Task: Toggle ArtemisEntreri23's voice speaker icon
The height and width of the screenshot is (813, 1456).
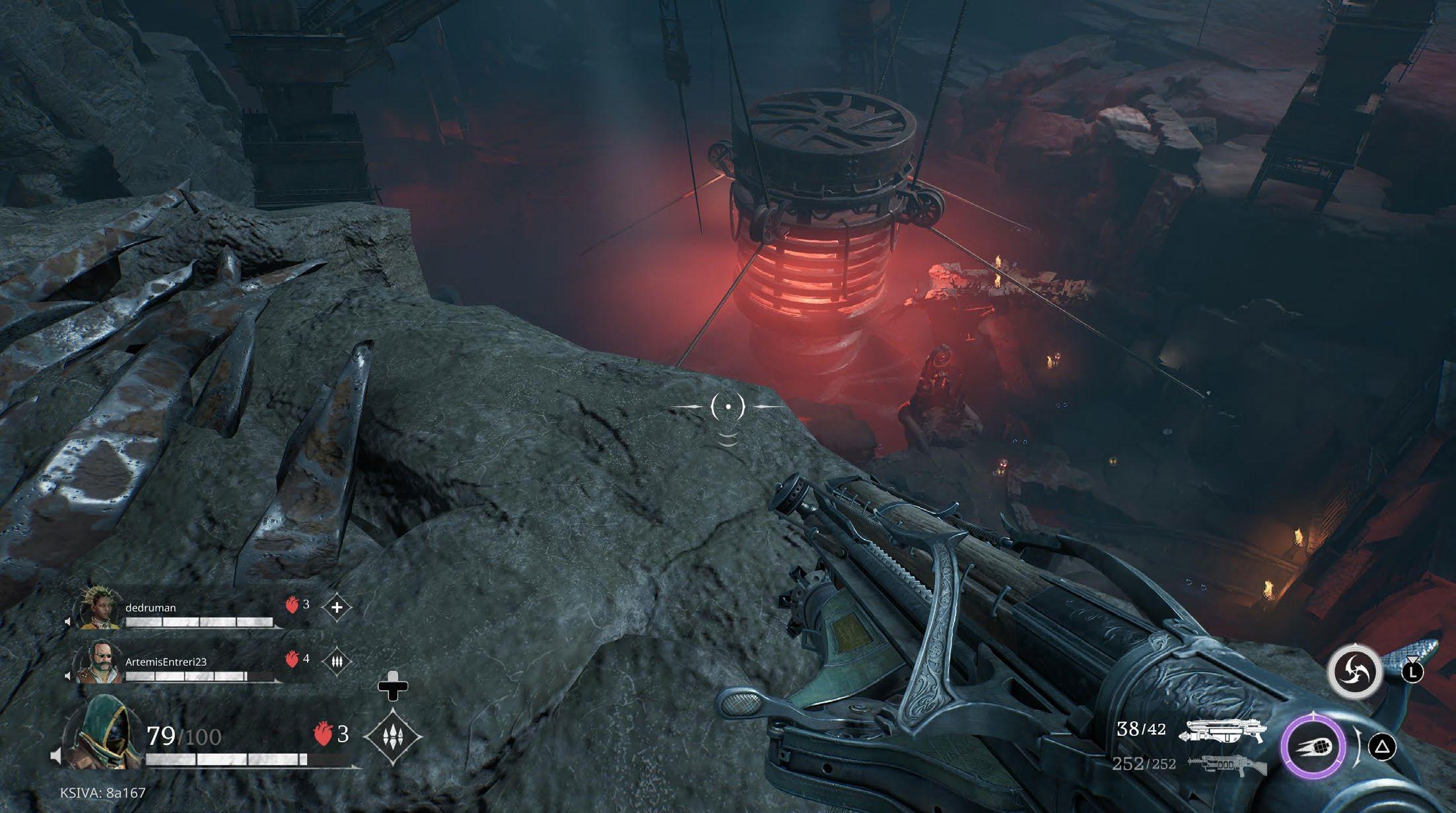Action: click(x=67, y=676)
